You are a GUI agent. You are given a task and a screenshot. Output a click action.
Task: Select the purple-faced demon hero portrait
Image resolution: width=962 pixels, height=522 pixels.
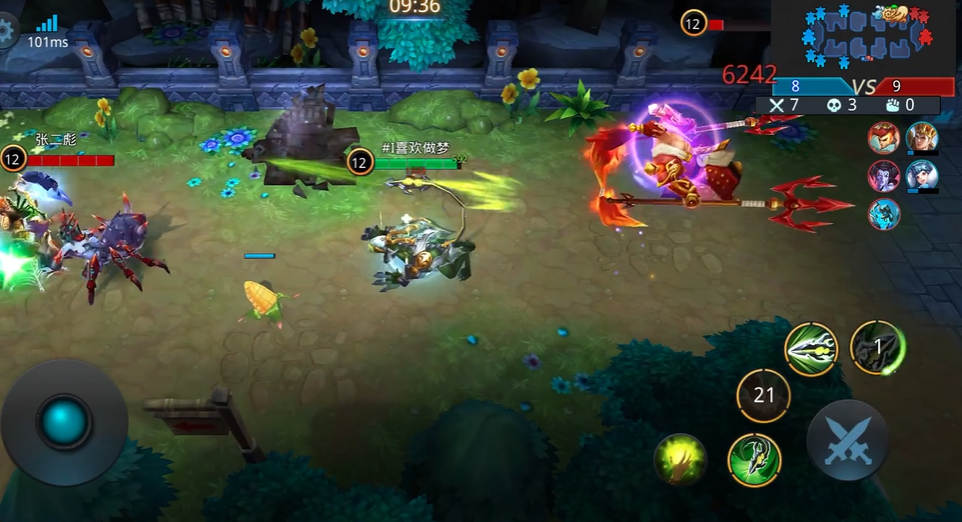pyautogui.click(x=883, y=176)
